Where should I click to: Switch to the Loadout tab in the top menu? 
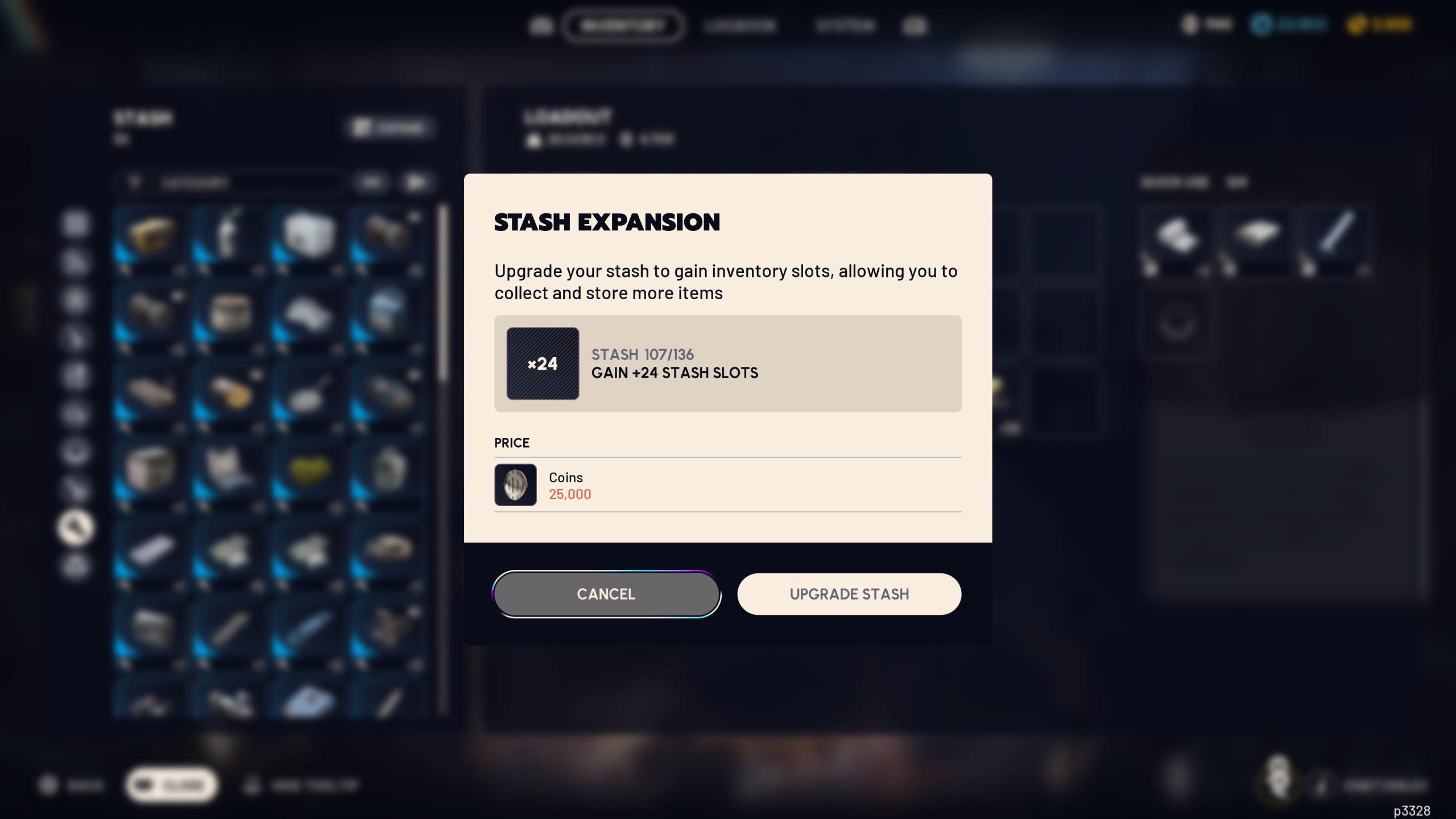[x=739, y=26]
